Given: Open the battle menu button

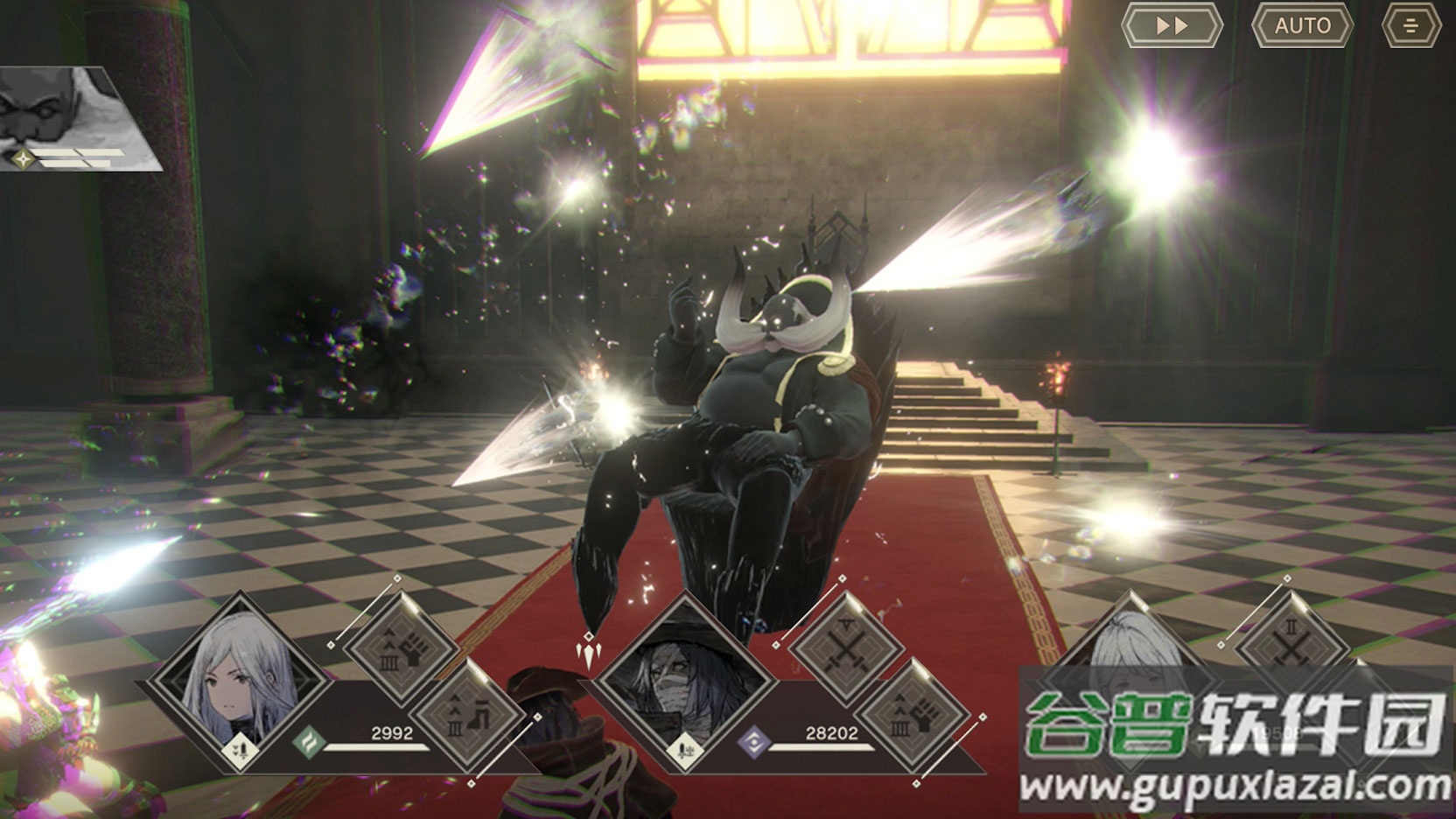Looking at the screenshot, I should click(x=1410, y=25).
